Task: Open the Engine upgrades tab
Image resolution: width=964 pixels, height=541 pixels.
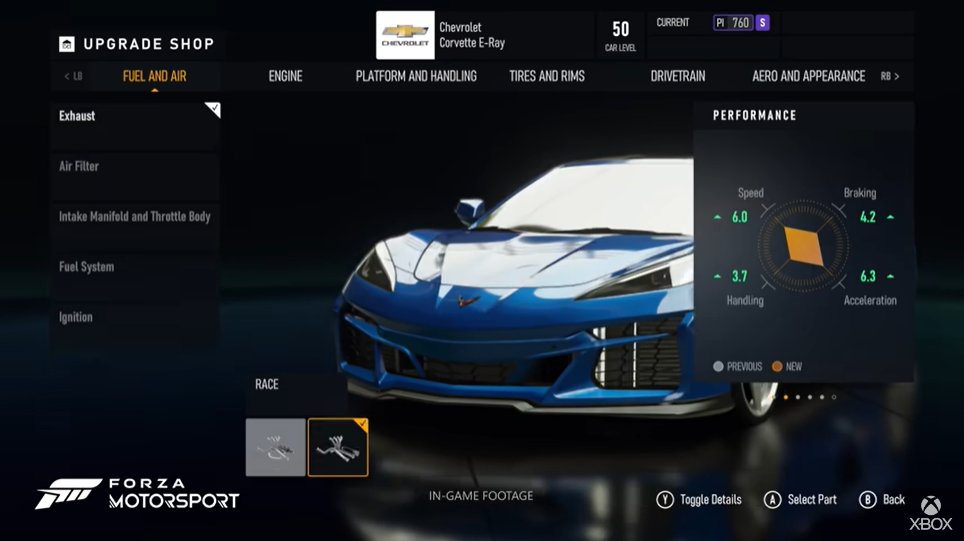Action: pyautogui.click(x=285, y=76)
